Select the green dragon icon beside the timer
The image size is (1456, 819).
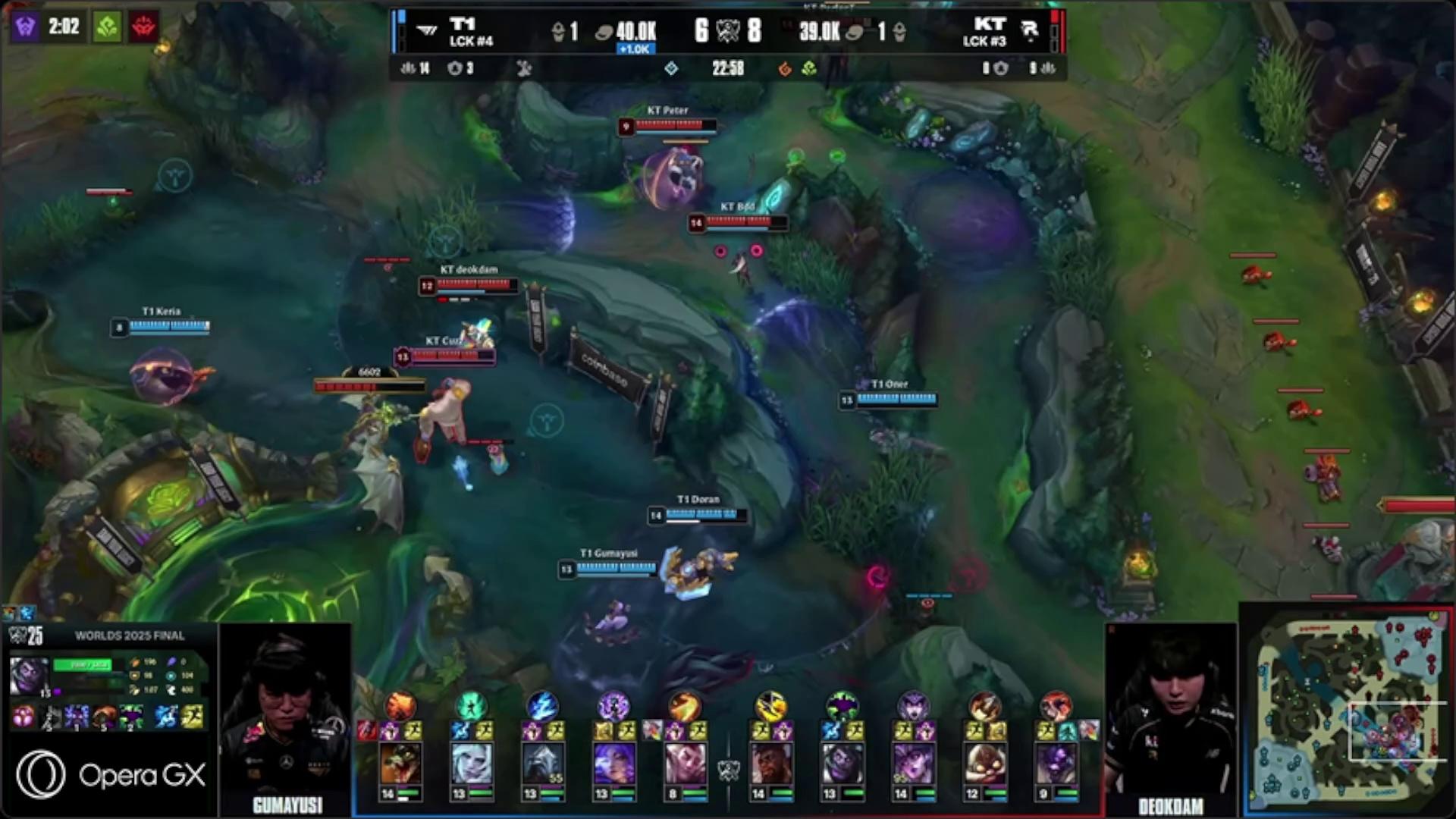coord(107,27)
